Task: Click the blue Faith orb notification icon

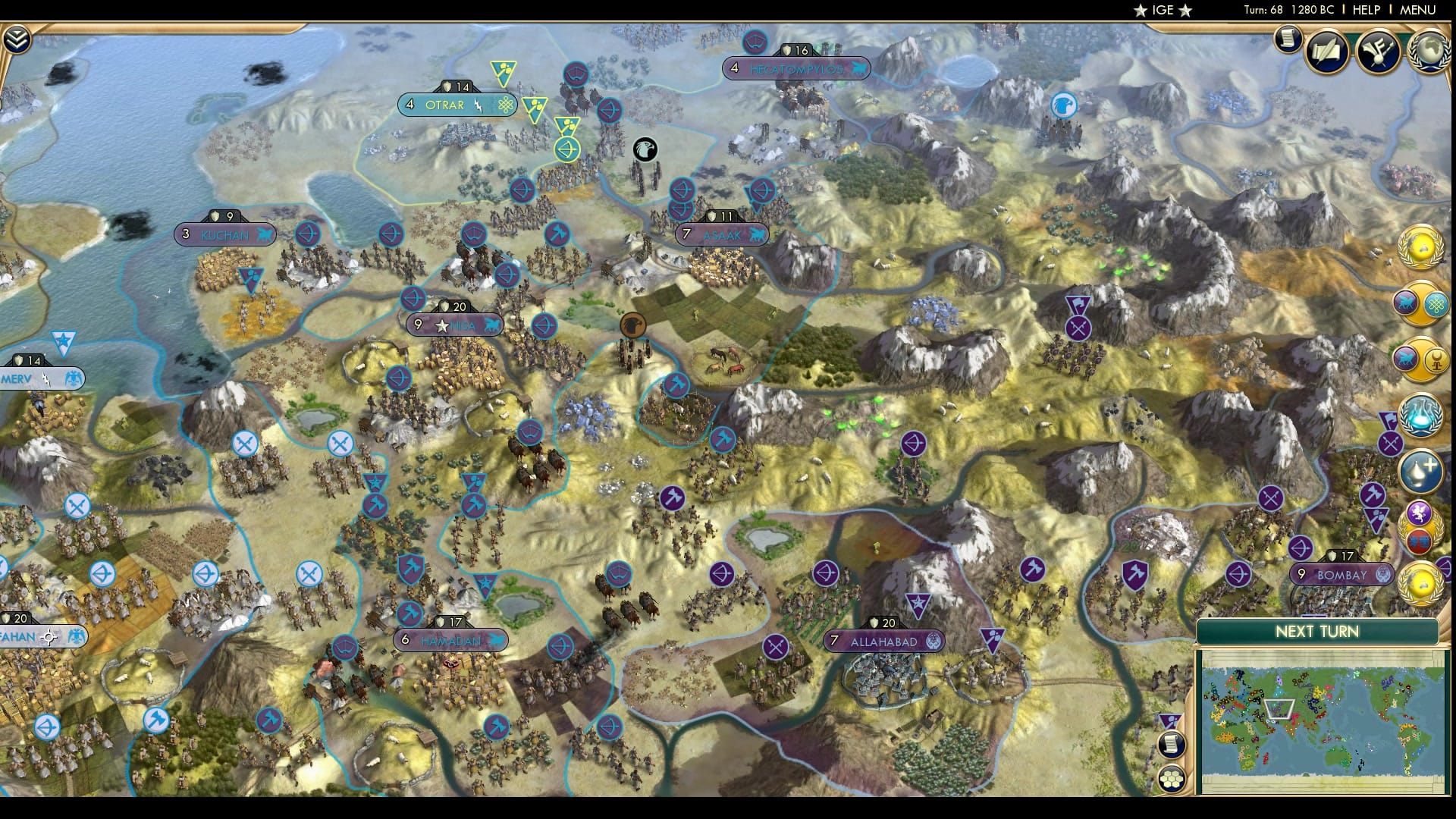Action: tap(1423, 413)
